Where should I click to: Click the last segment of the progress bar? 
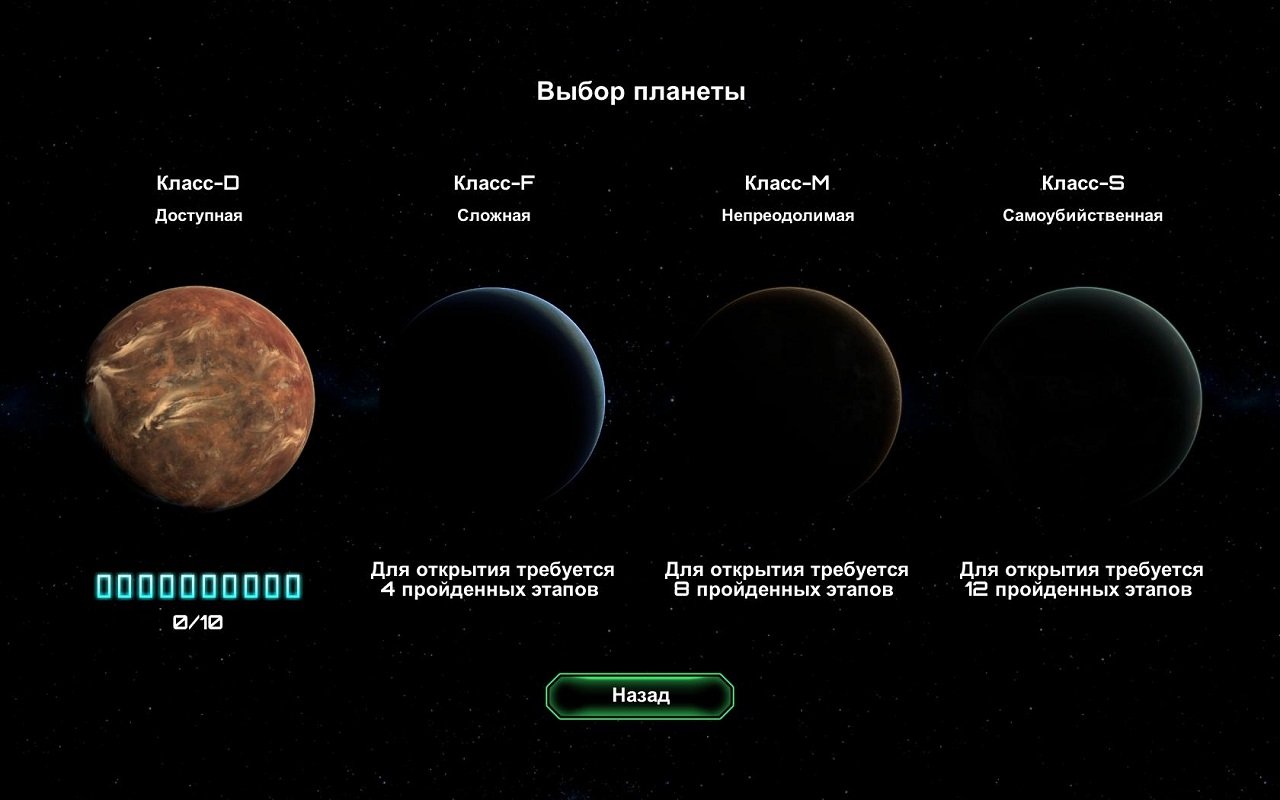pyautogui.click(x=293, y=585)
